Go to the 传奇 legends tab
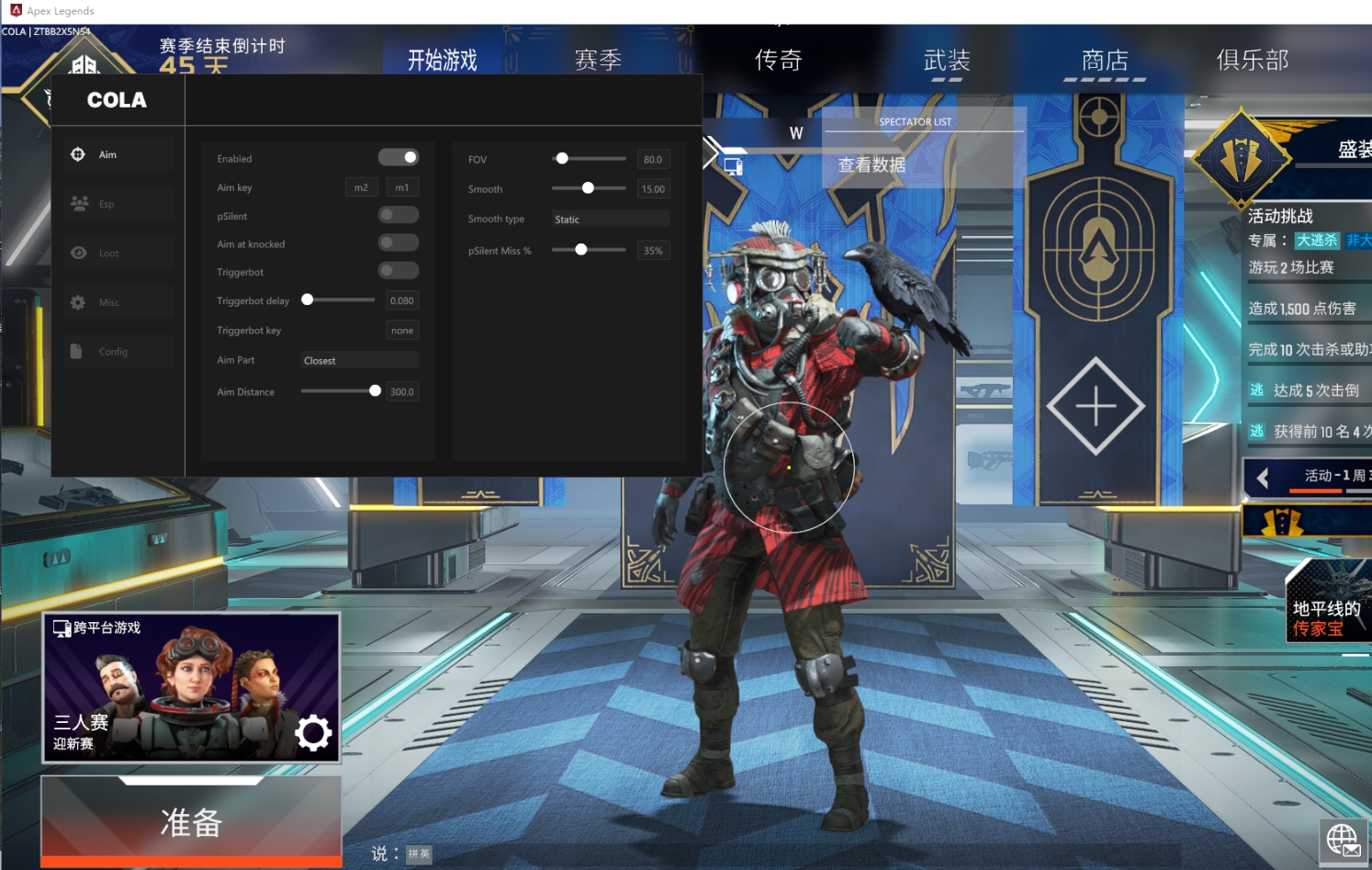Viewport: 1372px width, 870px height. (778, 61)
